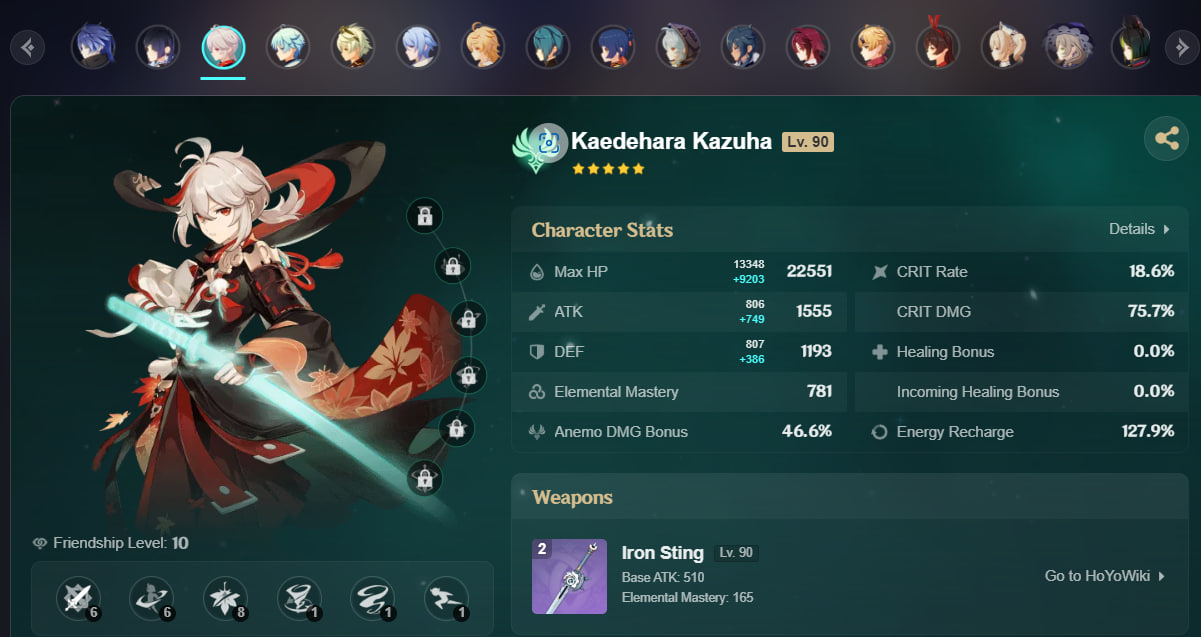This screenshot has width=1201, height=637.
Task: Select the highlighted Kazuha avatar
Action: [x=223, y=46]
